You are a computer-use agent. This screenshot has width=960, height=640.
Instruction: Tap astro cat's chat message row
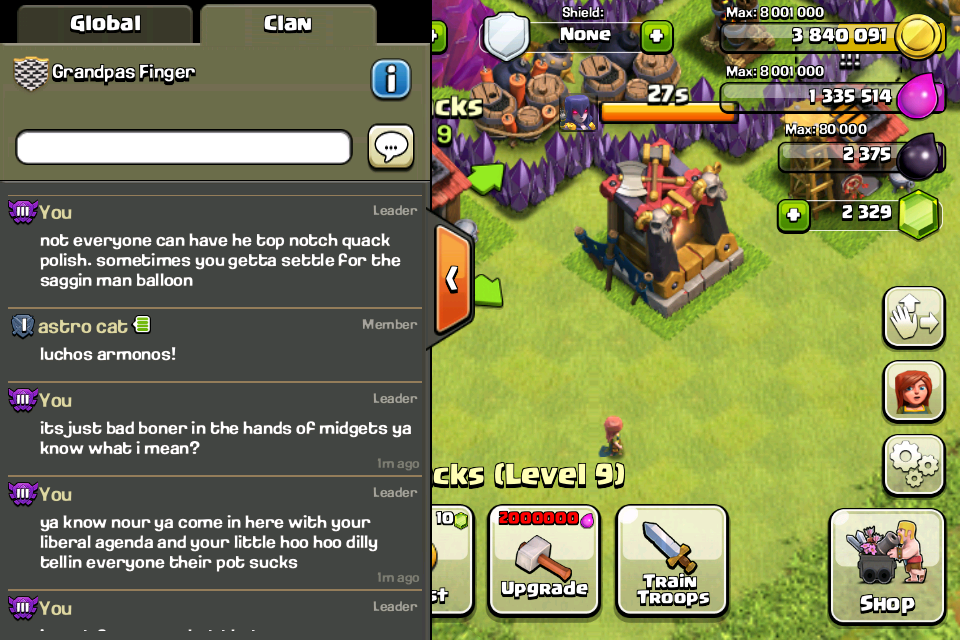(215, 342)
